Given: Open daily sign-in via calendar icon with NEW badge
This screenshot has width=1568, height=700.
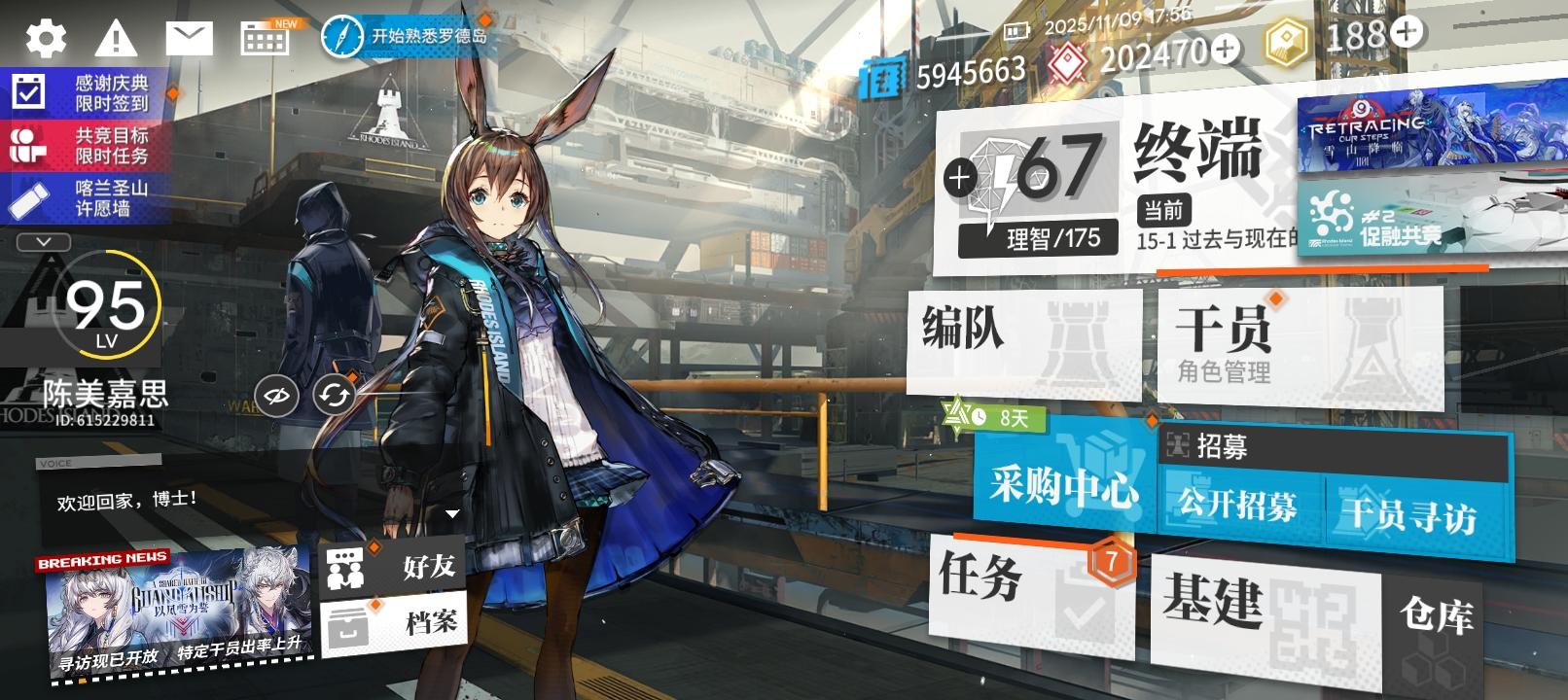Looking at the screenshot, I should pyautogui.click(x=263, y=36).
